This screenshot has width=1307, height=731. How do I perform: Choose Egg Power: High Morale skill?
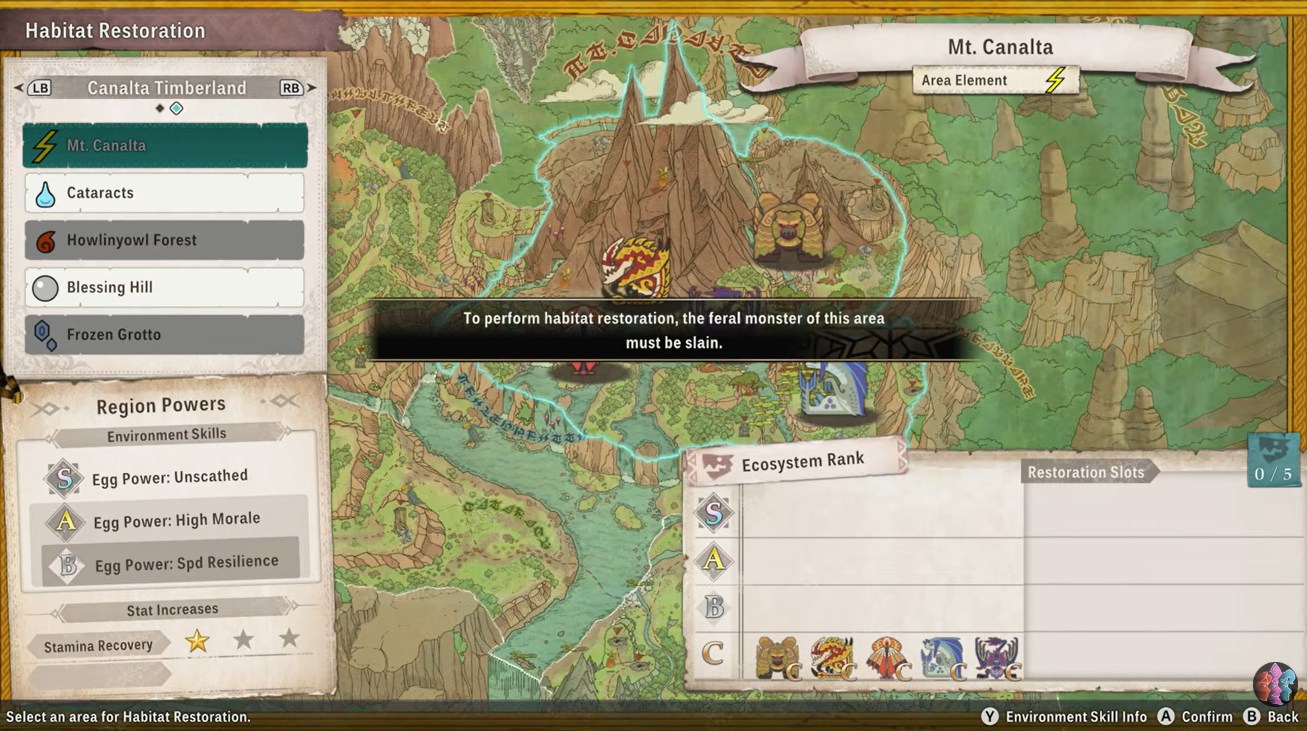[x=175, y=520]
